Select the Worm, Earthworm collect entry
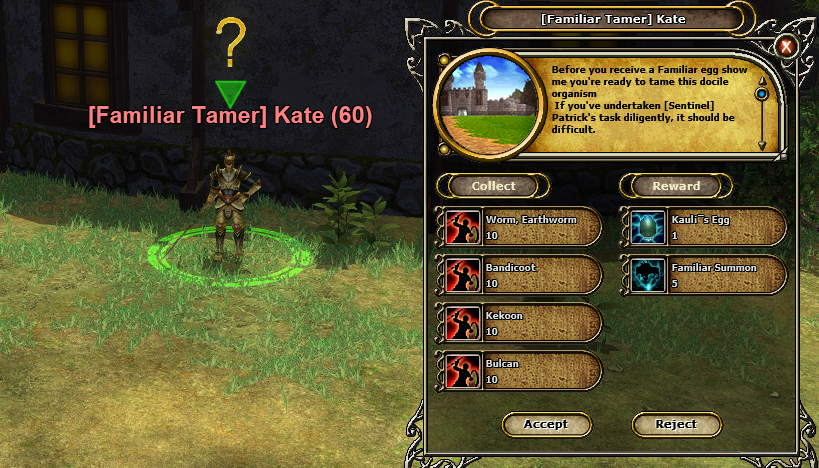This screenshot has width=819, height=468. [519, 227]
